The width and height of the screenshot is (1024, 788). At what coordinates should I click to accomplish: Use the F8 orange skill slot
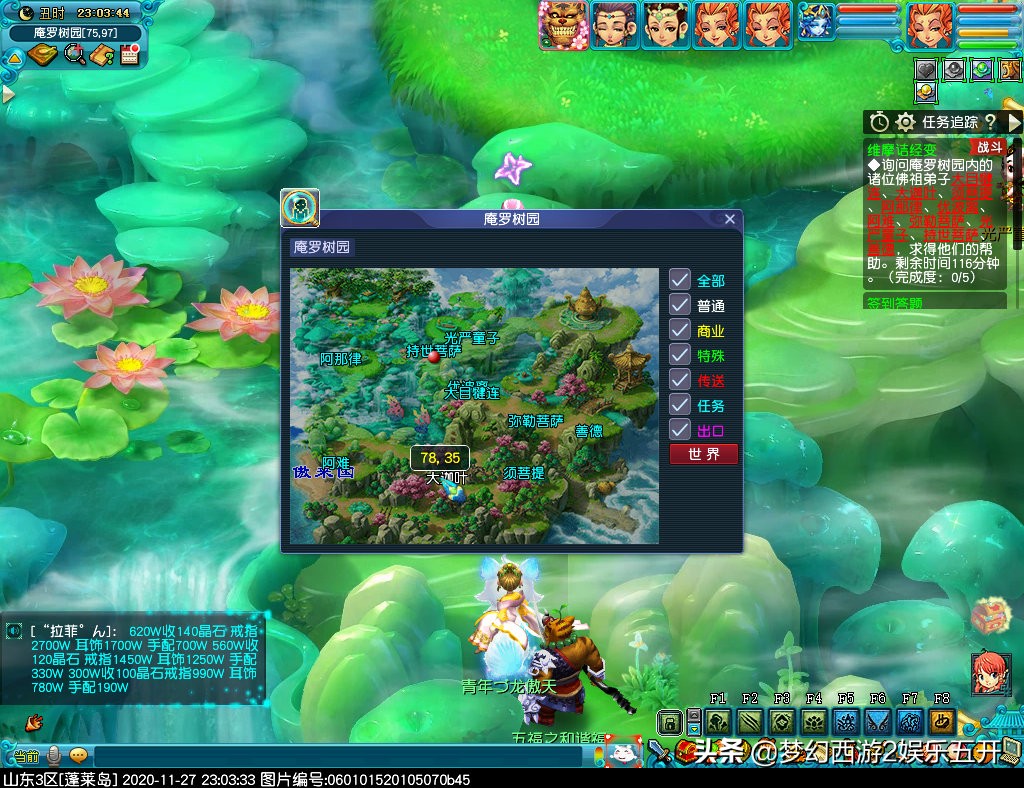[942, 722]
